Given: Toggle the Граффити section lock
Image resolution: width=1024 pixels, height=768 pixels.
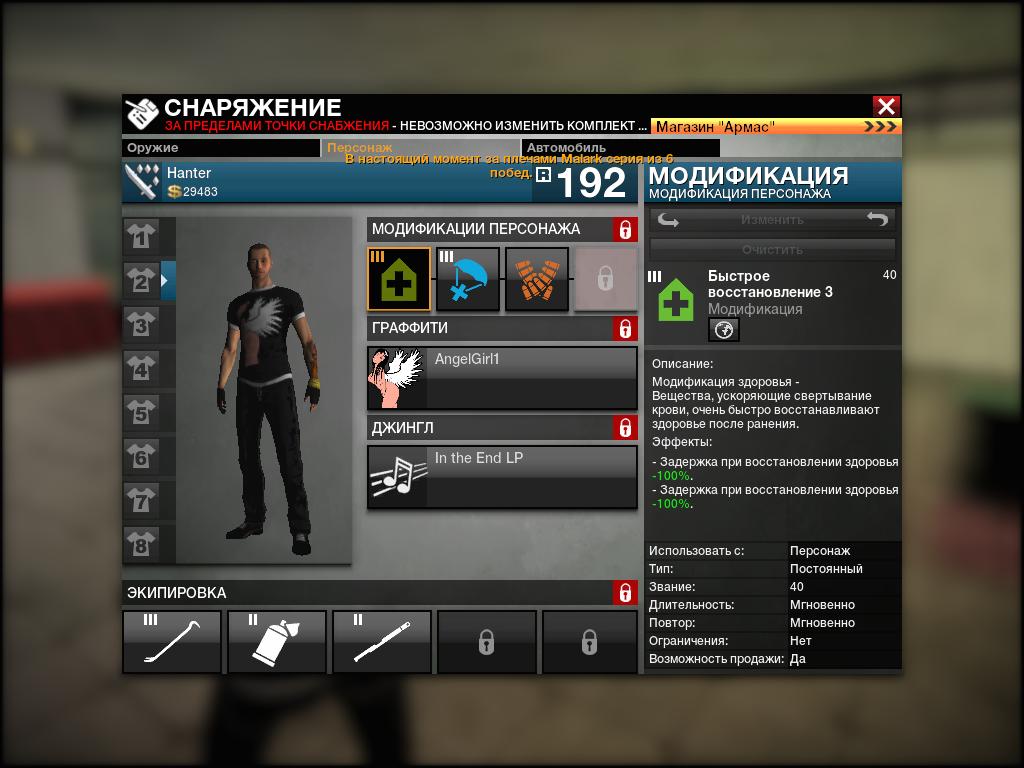Looking at the screenshot, I should [625, 329].
